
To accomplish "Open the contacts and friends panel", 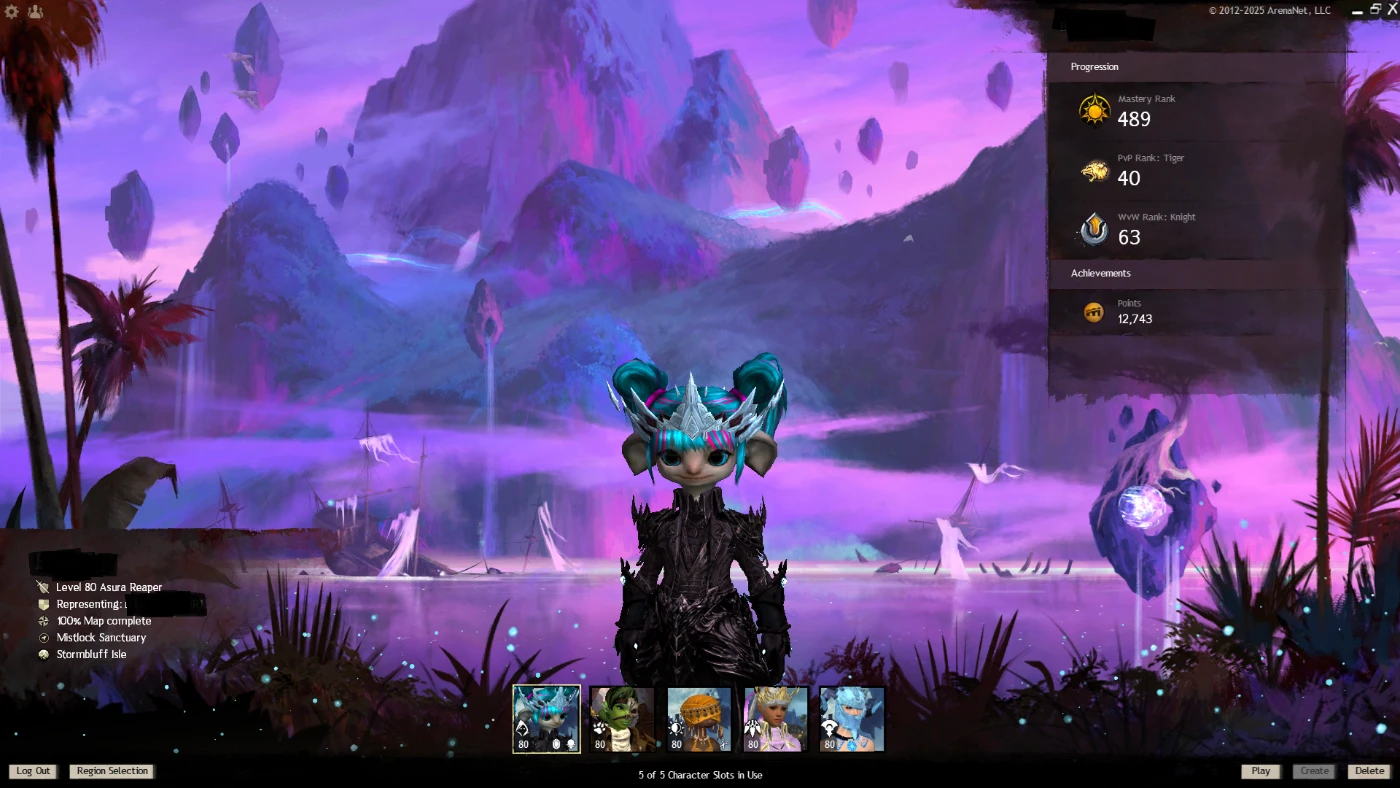I will pyautogui.click(x=36, y=12).
